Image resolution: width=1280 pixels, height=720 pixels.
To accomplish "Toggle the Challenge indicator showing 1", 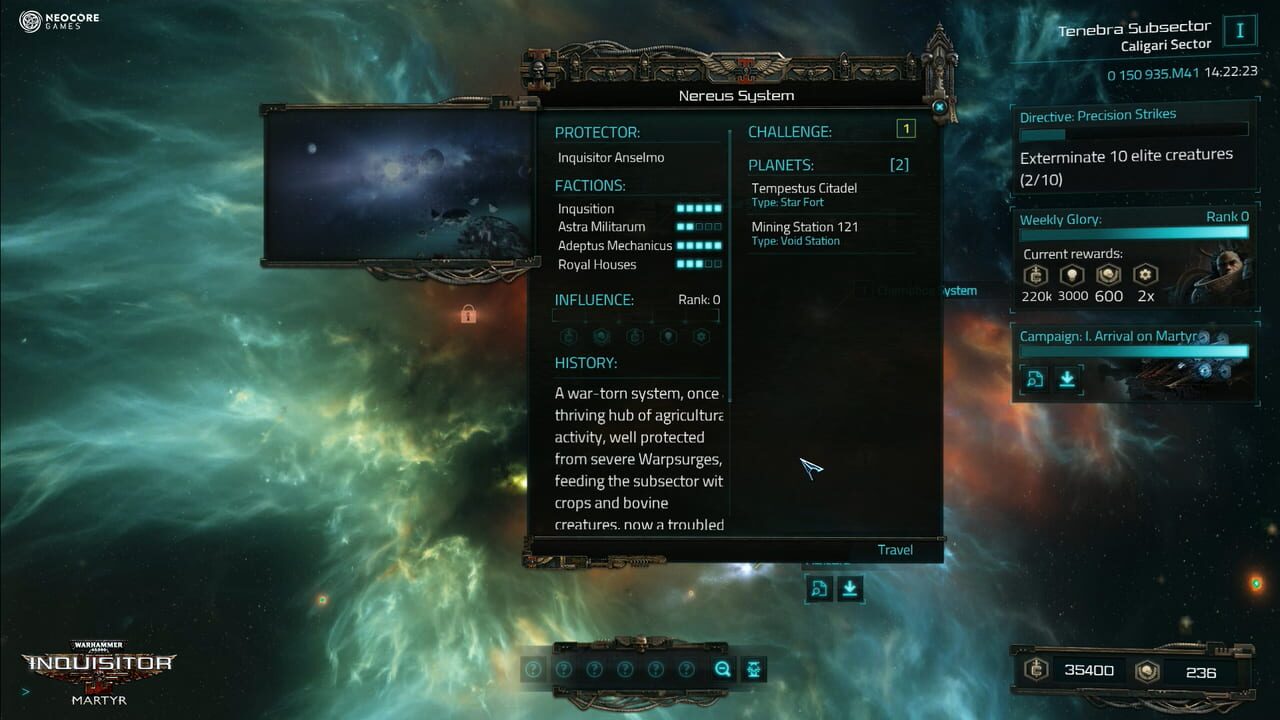I will [x=908, y=128].
